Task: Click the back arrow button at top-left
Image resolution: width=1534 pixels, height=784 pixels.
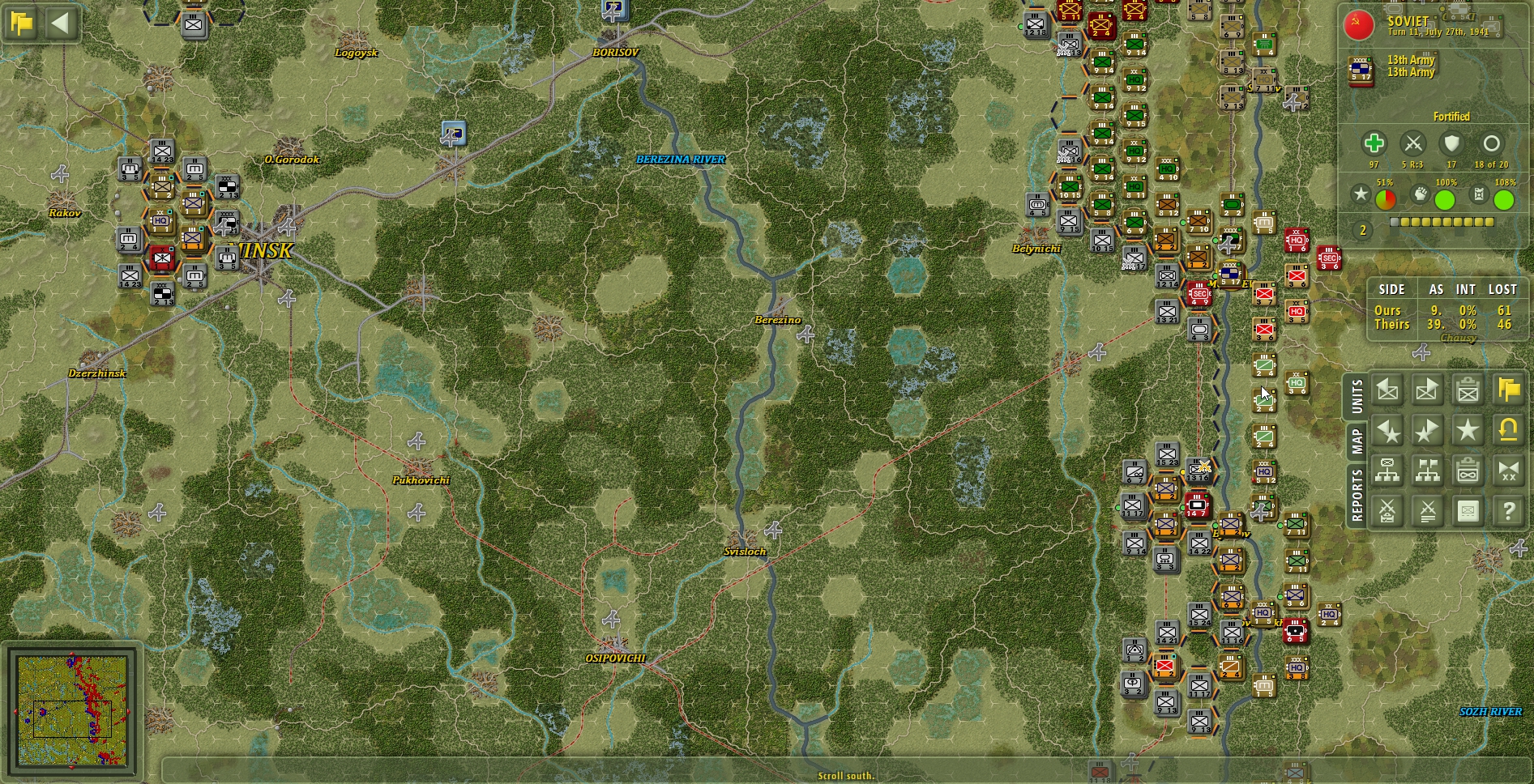Action: coord(59,23)
